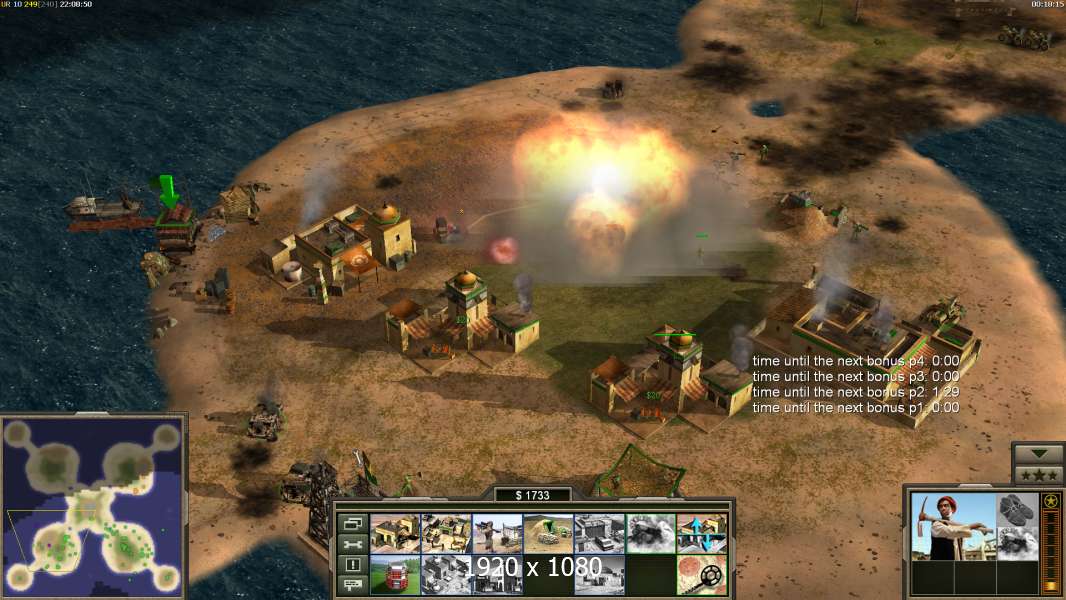Select the red truck build icon
1066x600 pixels.
click(395, 574)
